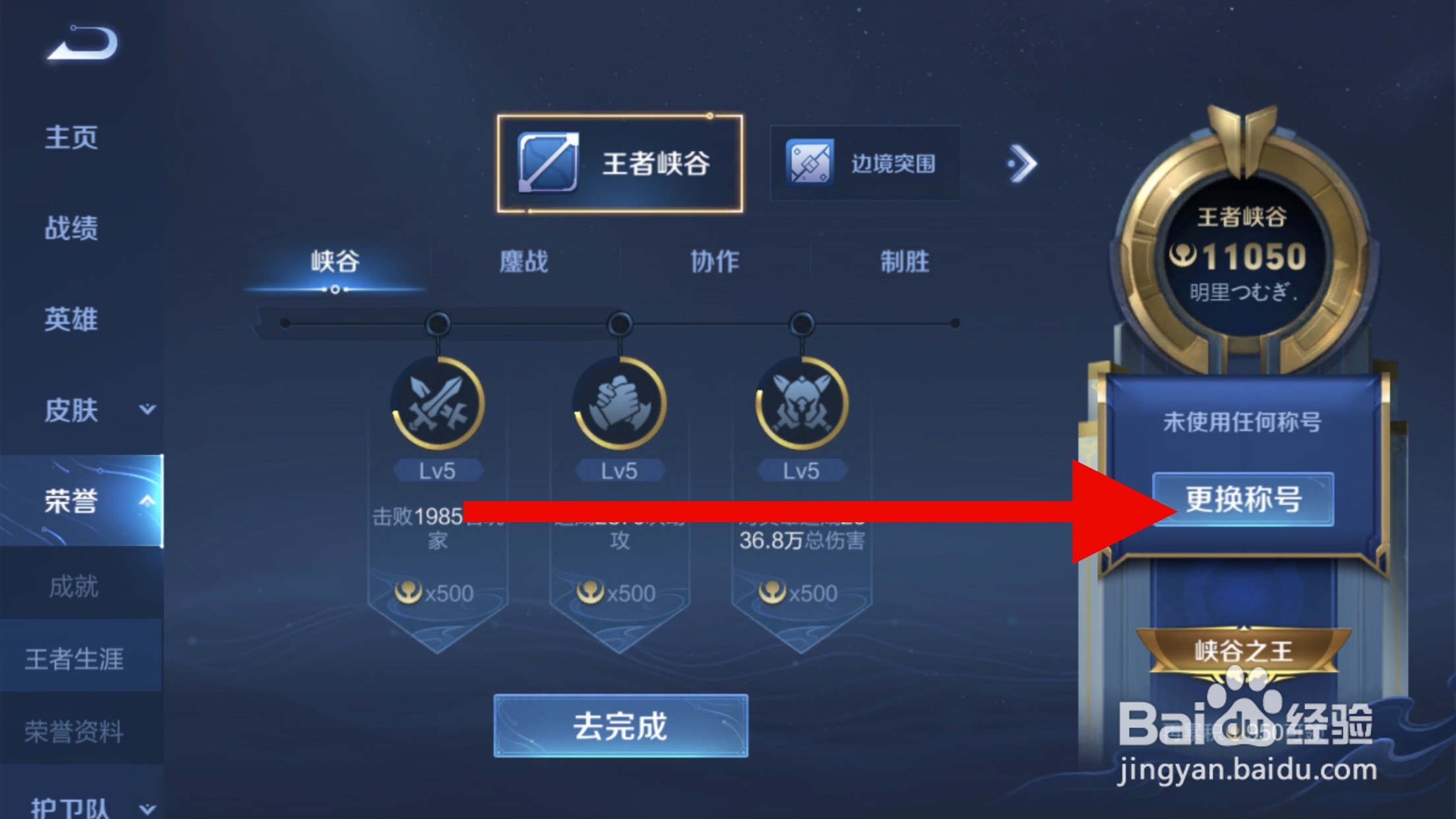Image resolution: width=1456 pixels, height=819 pixels.
Task: Open the 荣誉资料 sidebar entry
Action: pyautogui.click(x=73, y=731)
